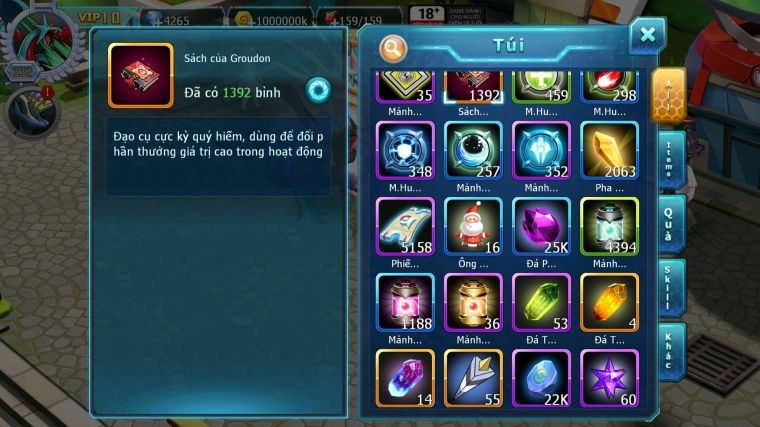Switch to the Items tab
Viewport: 760px width, 427px height.
coord(671,160)
